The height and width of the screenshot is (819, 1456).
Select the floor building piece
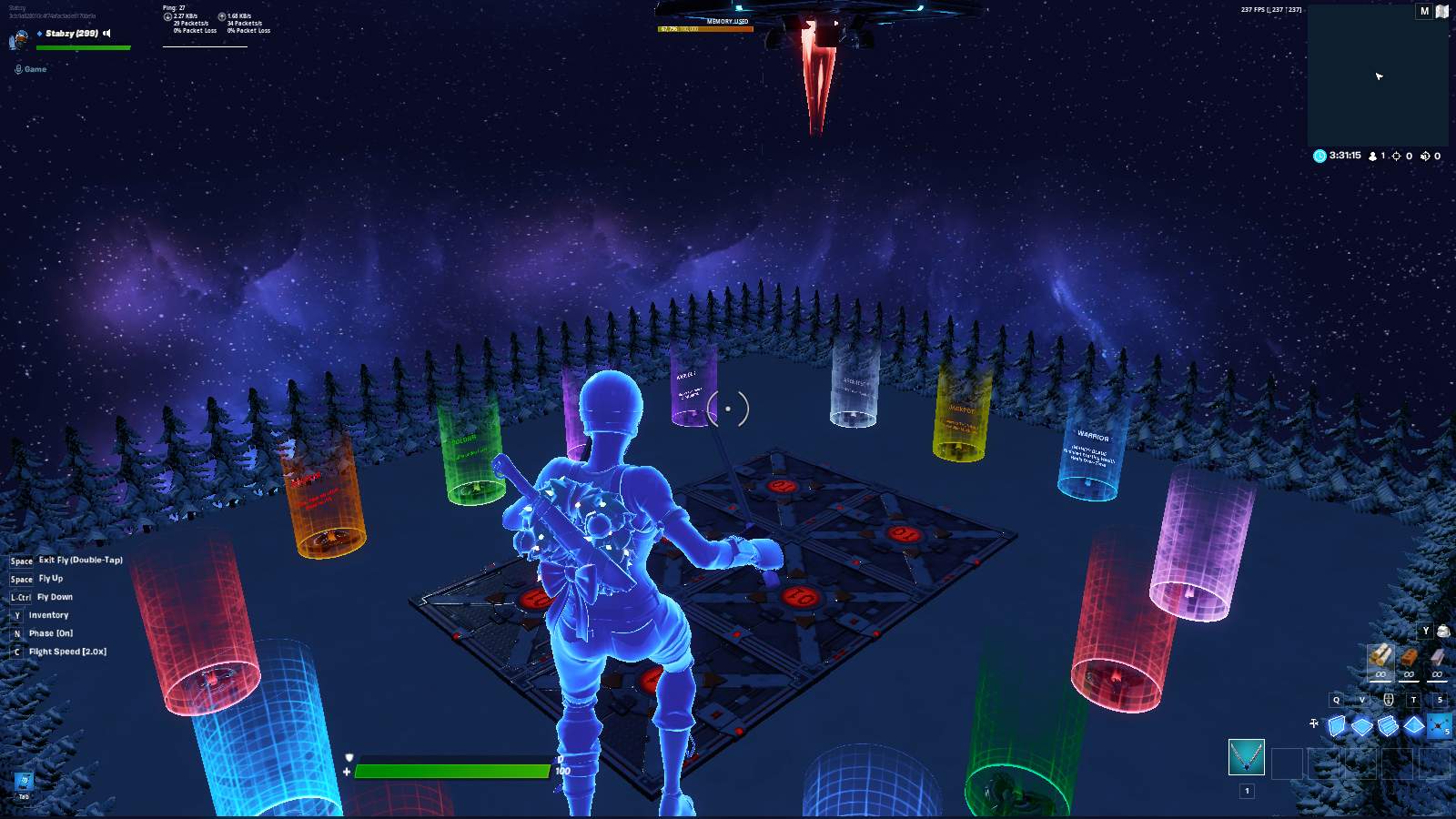1362,725
